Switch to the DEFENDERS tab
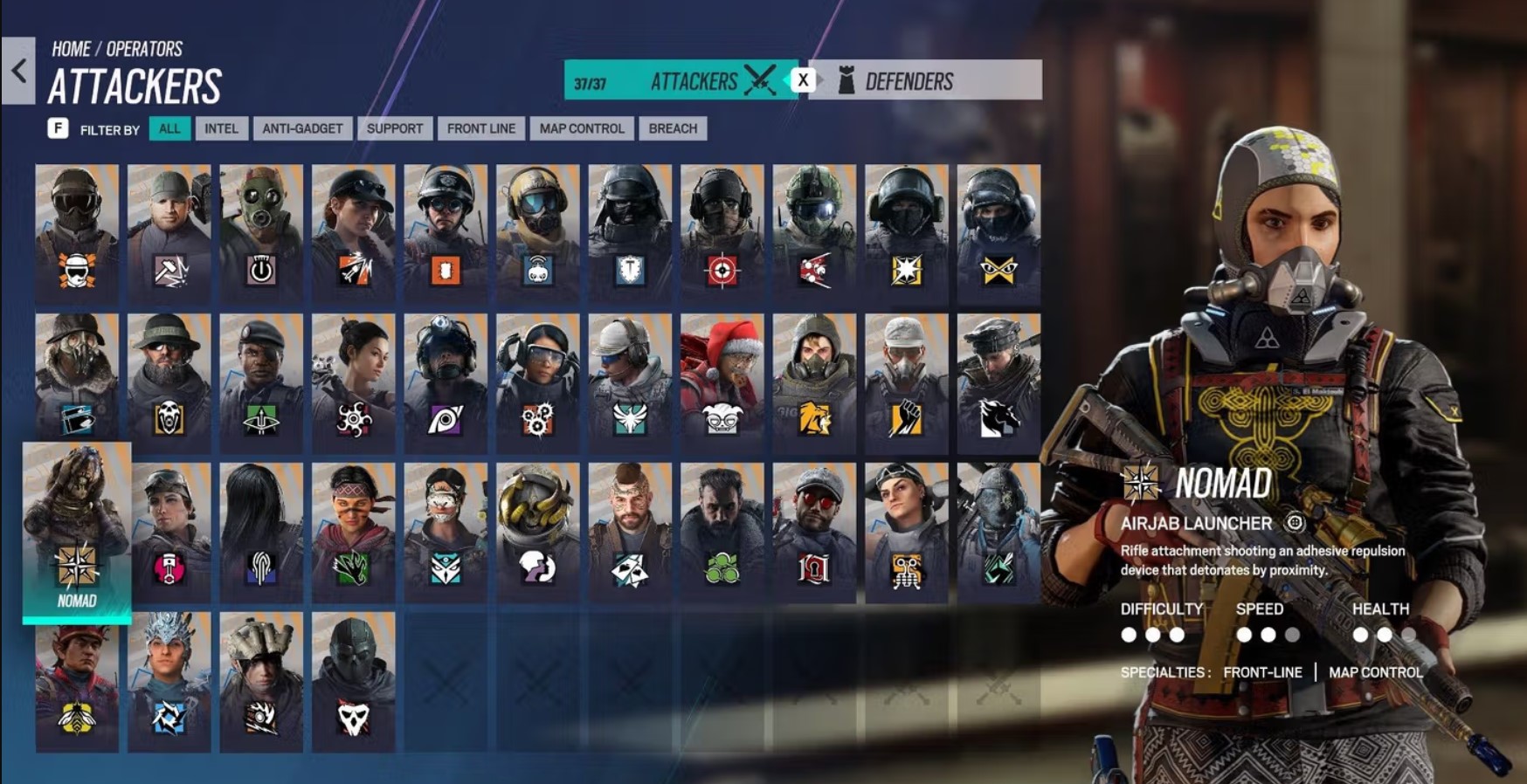 (909, 81)
